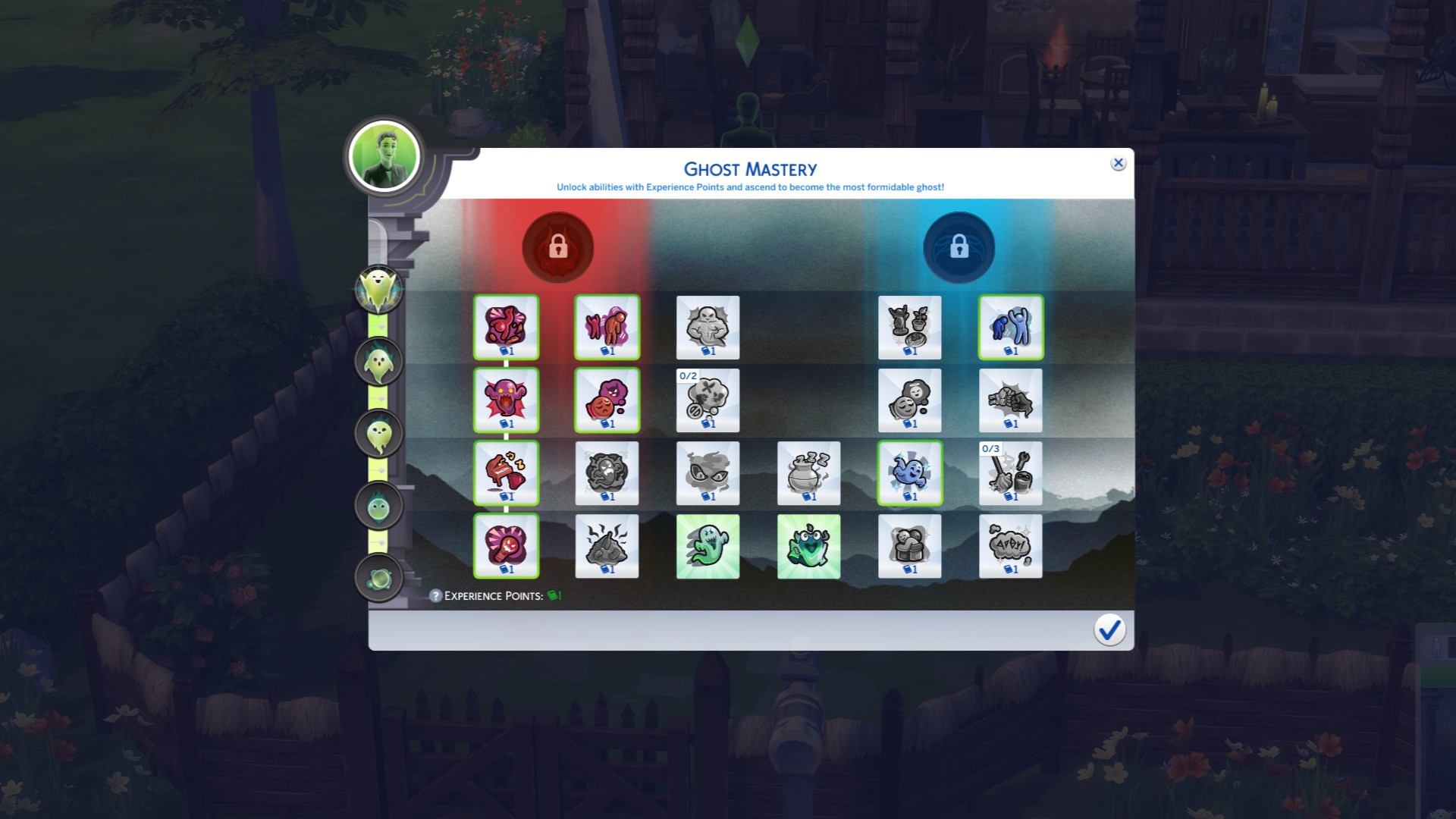Viewport: 1456px width, 819px height.
Task: Select the treasure chest hugging perk
Action: pos(910,544)
